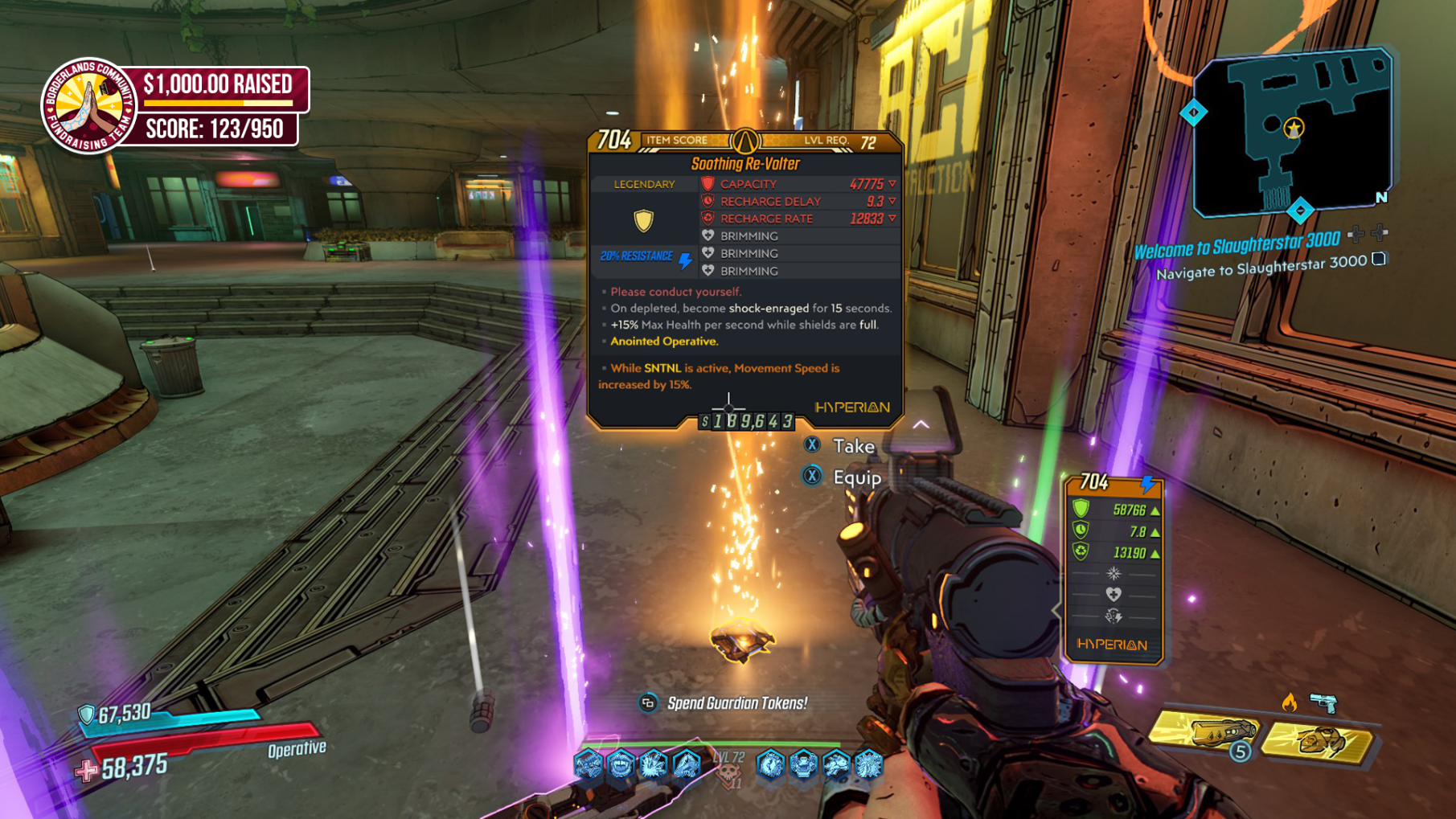This screenshot has height=819, width=1456.
Task: Click the cyan pistol ammo-type icon
Action: 1323,703
